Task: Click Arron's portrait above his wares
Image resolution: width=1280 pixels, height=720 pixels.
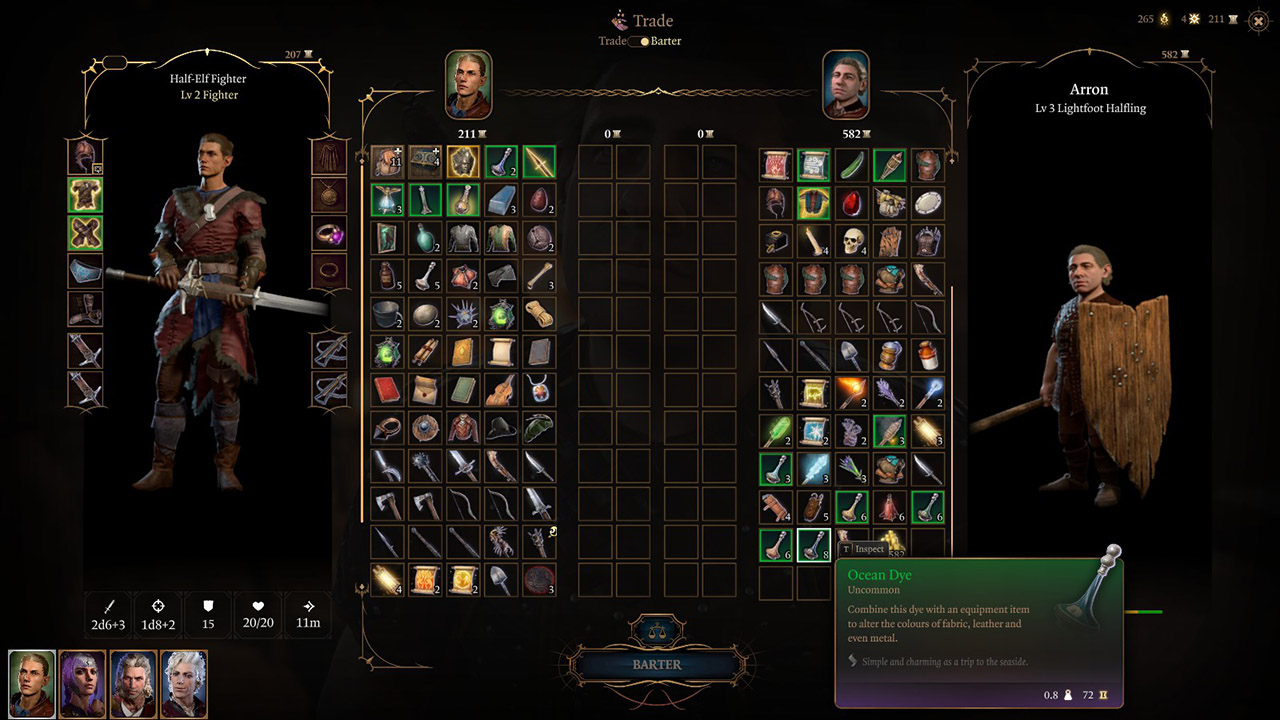Action: [x=846, y=85]
